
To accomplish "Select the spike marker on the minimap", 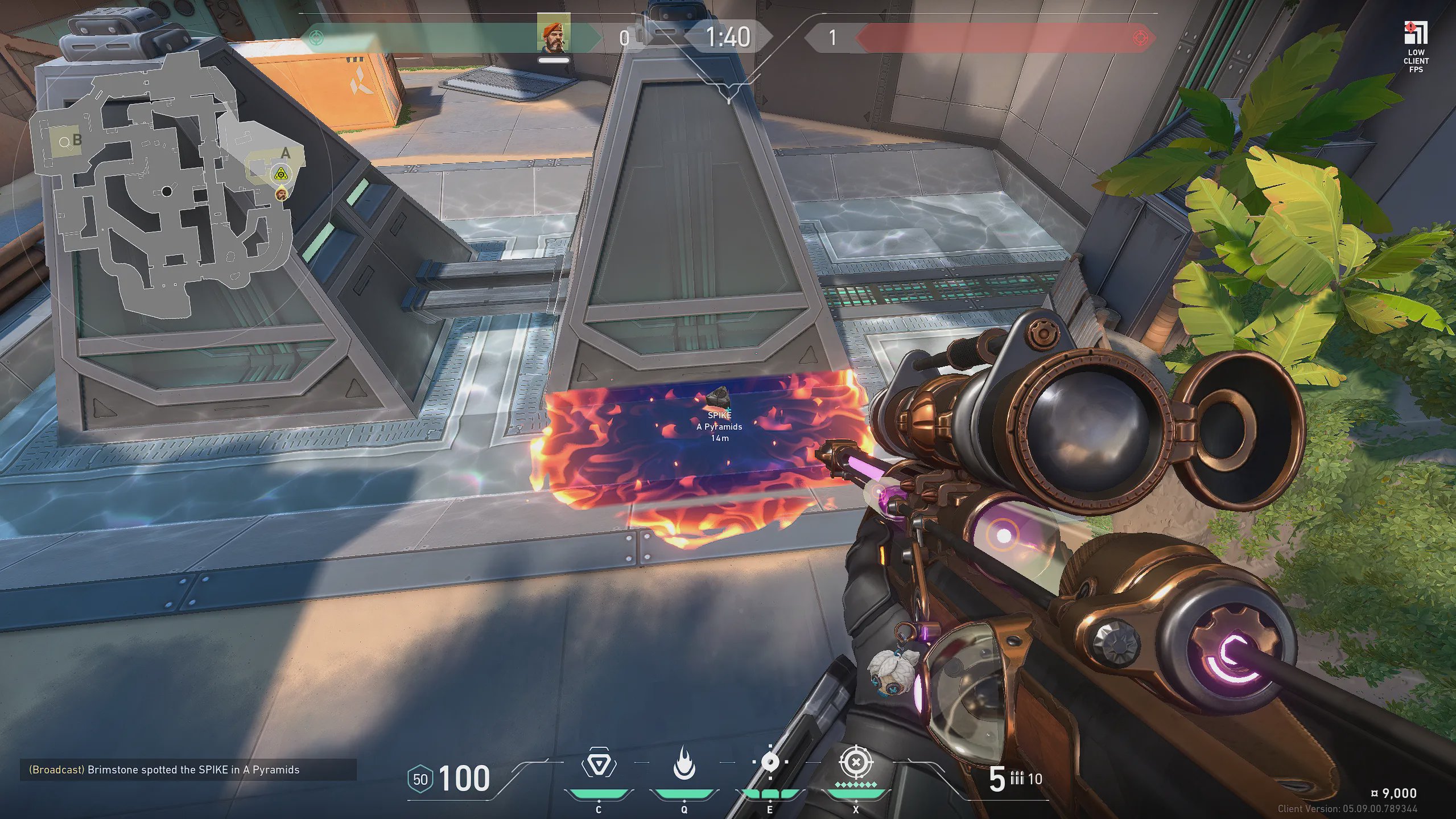I will point(280,175).
